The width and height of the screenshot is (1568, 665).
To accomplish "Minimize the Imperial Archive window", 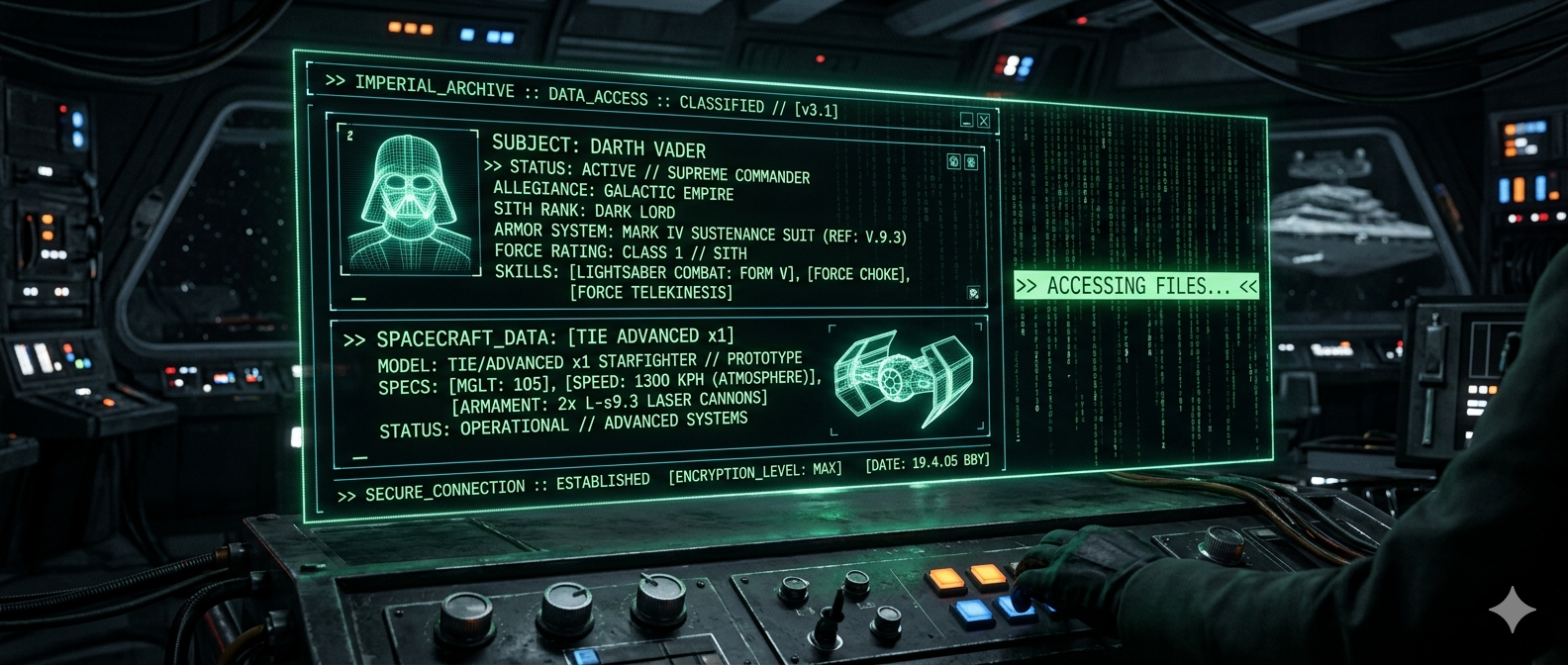I will point(966,121).
